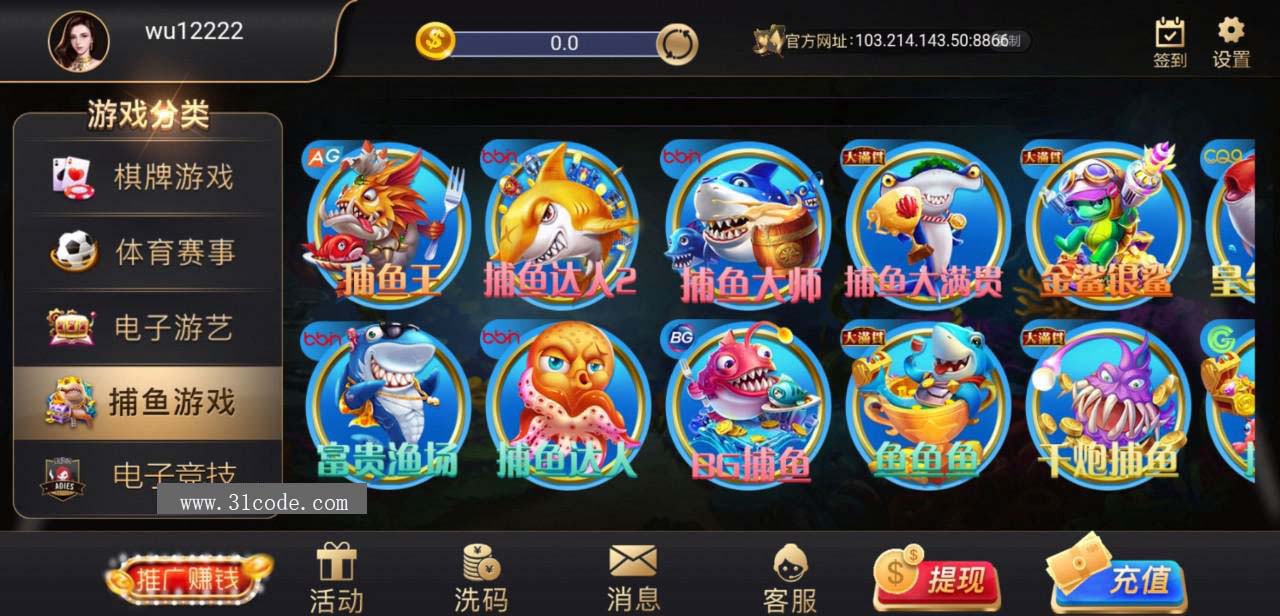Open the 设置 gear settings
This screenshot has height=616, width=1280.
(1231, 43)
